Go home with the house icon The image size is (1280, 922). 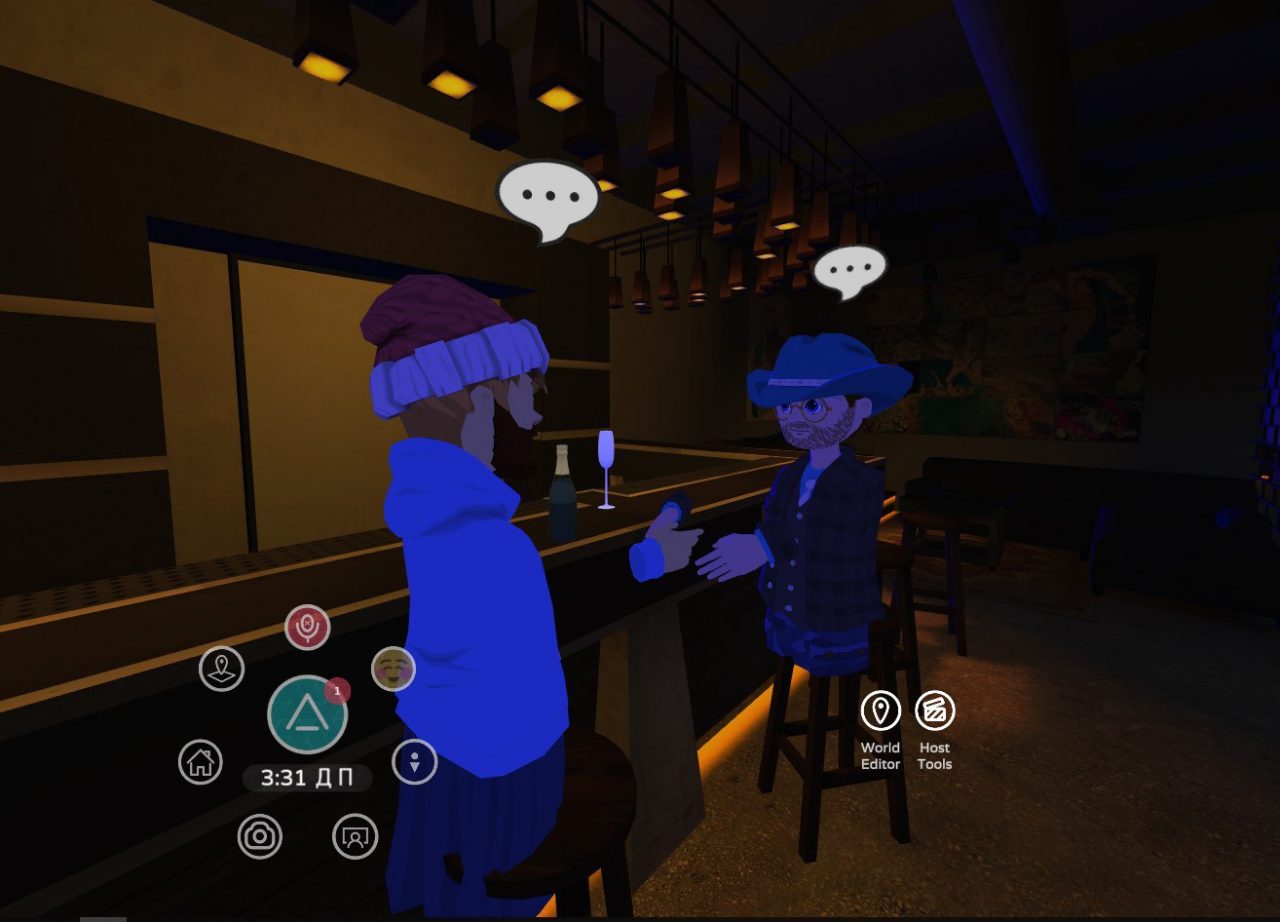200,762
